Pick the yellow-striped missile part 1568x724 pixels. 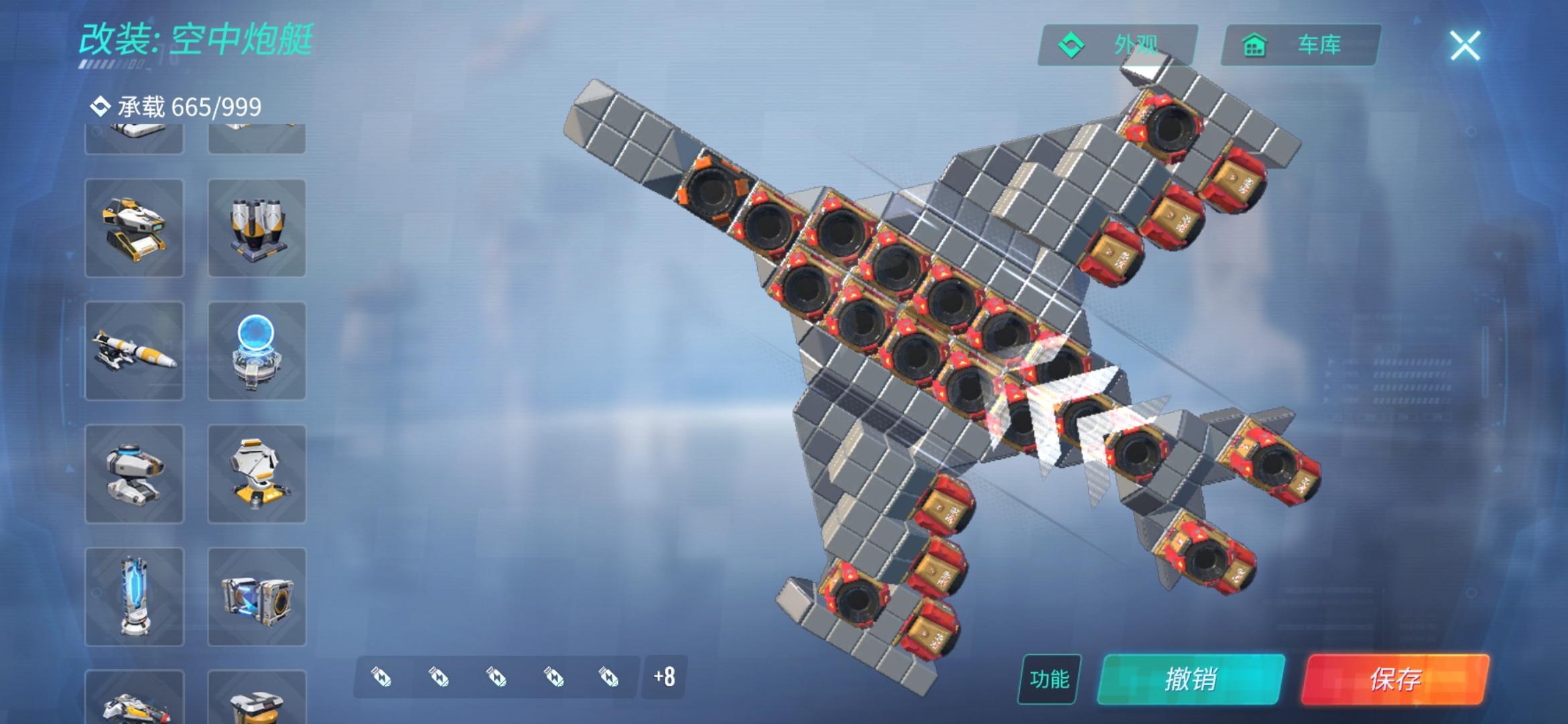[x=134, y=351]
